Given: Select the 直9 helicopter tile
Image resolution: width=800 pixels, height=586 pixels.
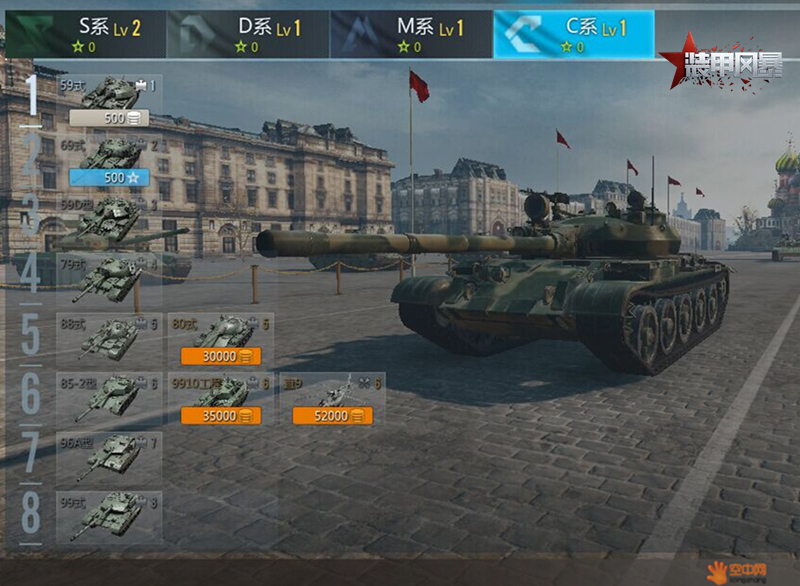Looking at the screenshot, I should point(332,390).
